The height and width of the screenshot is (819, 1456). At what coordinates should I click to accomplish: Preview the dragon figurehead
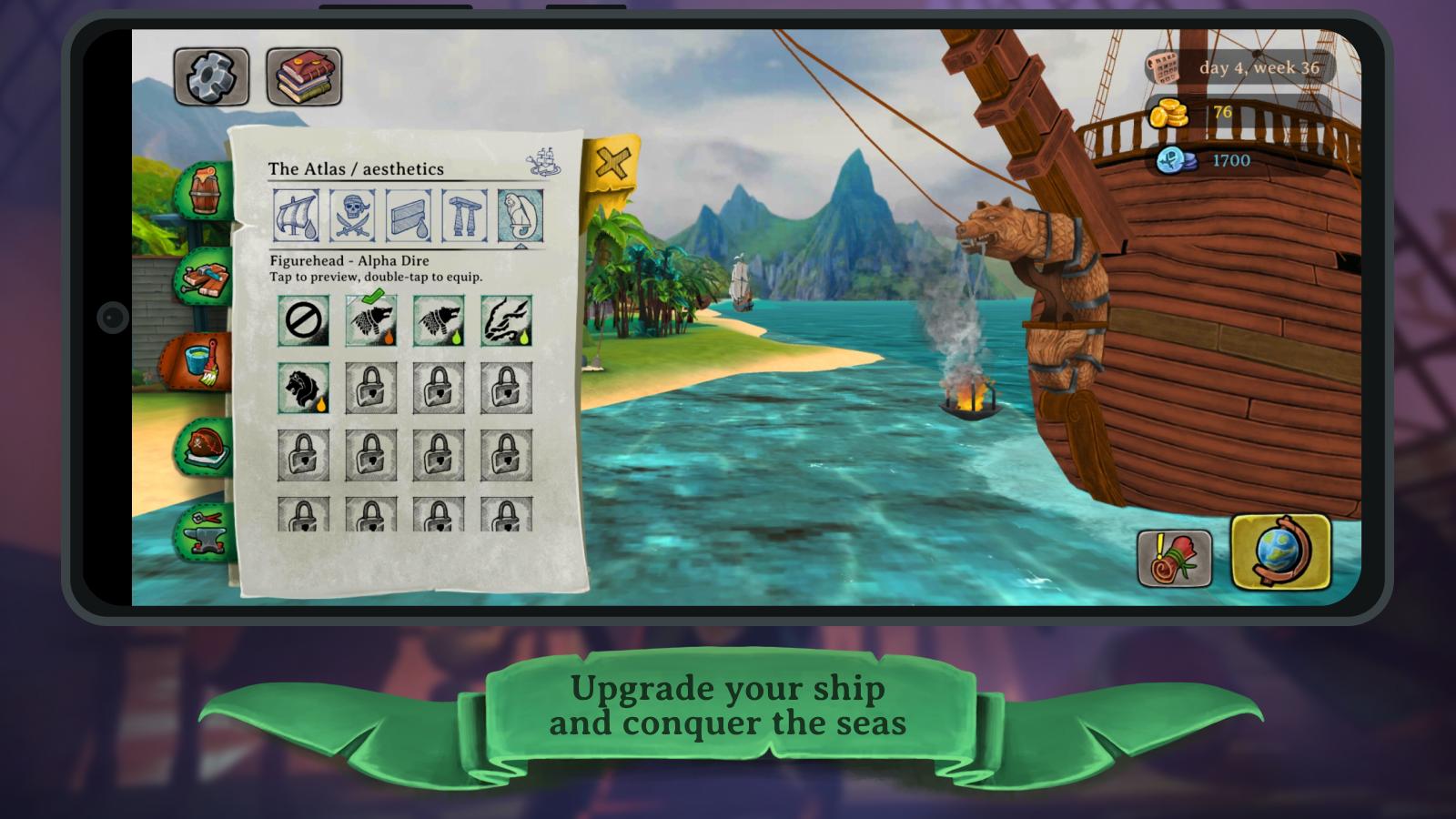506,321
